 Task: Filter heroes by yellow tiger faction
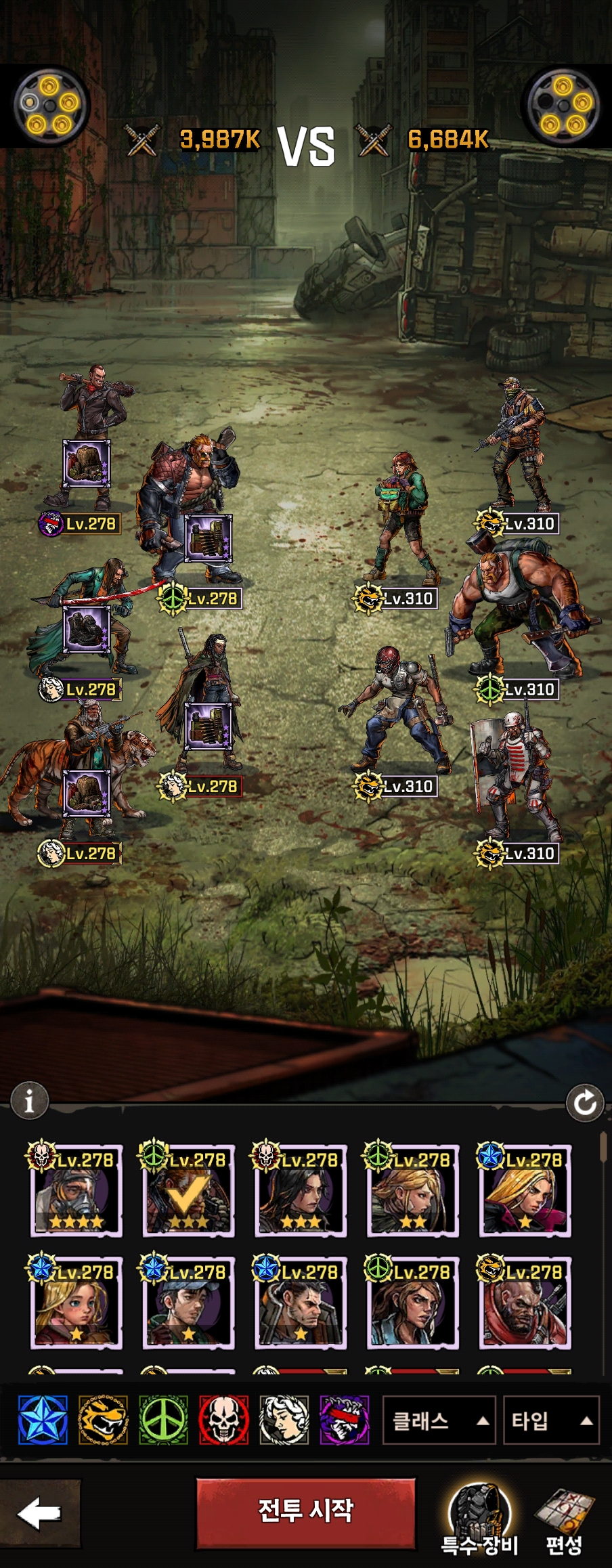[103, 1420]
